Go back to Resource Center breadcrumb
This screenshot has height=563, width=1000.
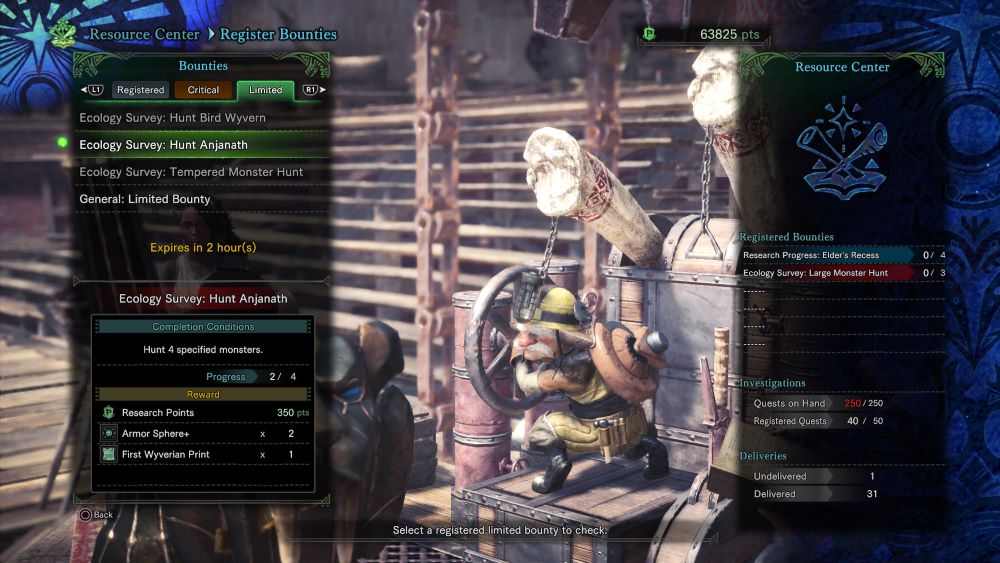click(144, 34)
